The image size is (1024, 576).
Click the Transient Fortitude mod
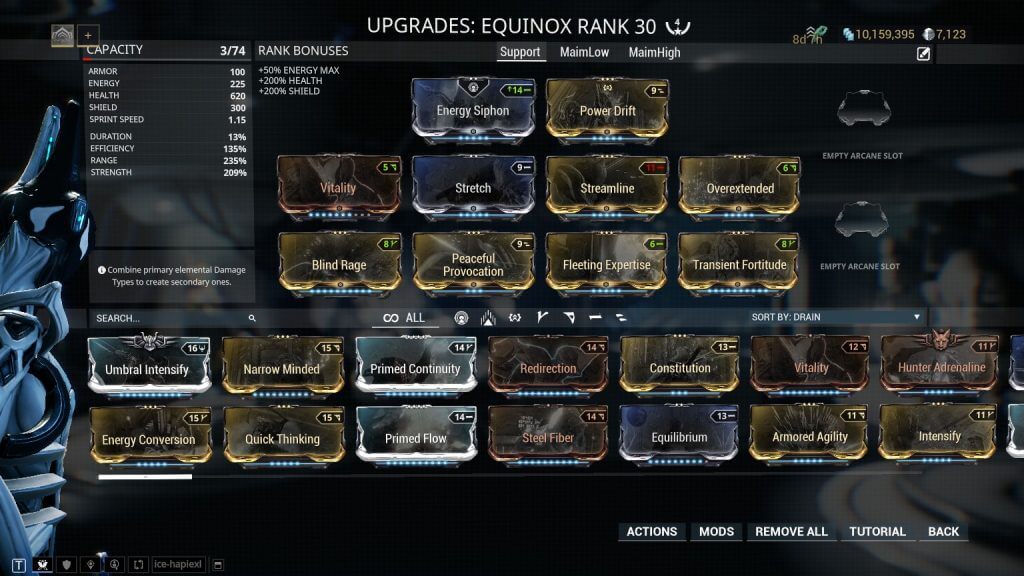tap(740, 264)
